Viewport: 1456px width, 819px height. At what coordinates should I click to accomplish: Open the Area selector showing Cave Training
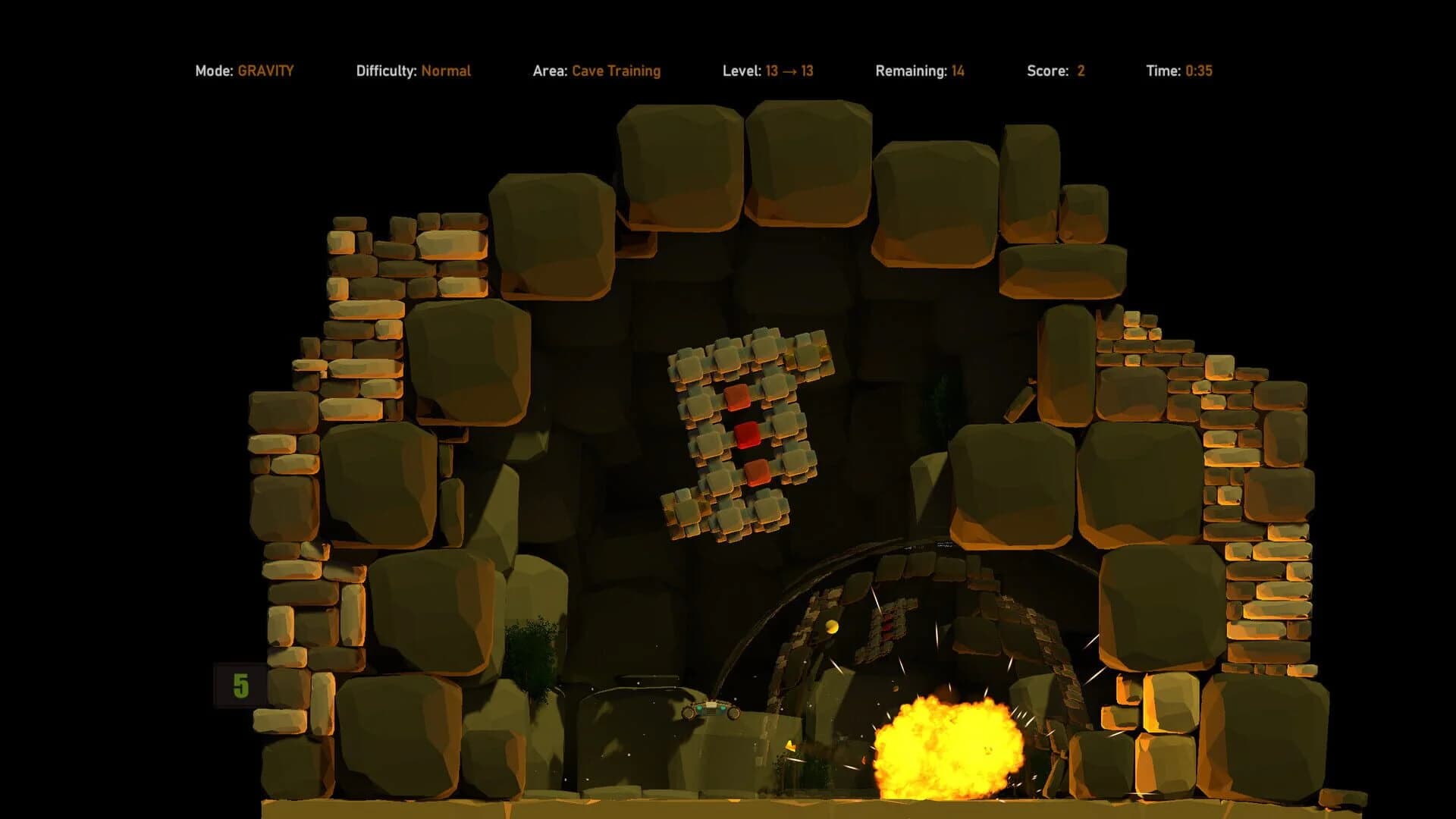(x=617, y=71)
